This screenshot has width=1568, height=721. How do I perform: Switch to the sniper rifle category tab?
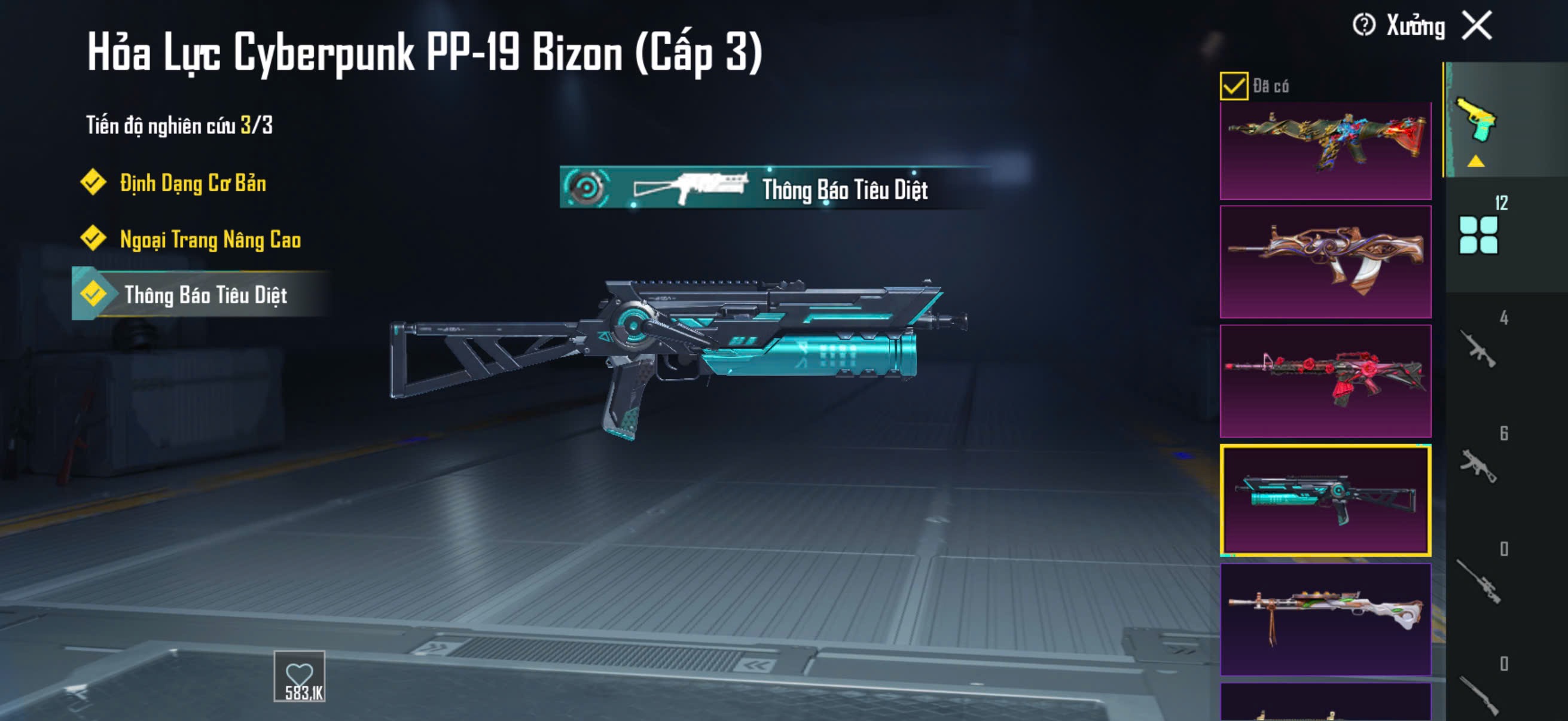coord(1478,581)
